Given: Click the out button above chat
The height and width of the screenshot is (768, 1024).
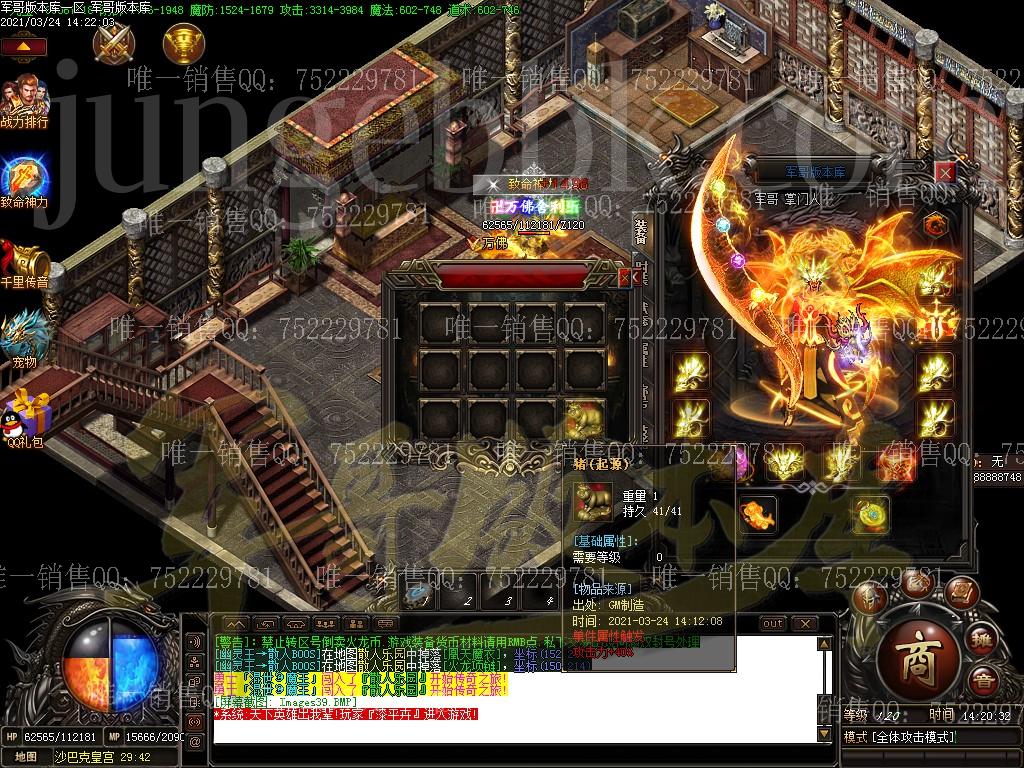Looking at the screenshot, I should pos(773,624).
